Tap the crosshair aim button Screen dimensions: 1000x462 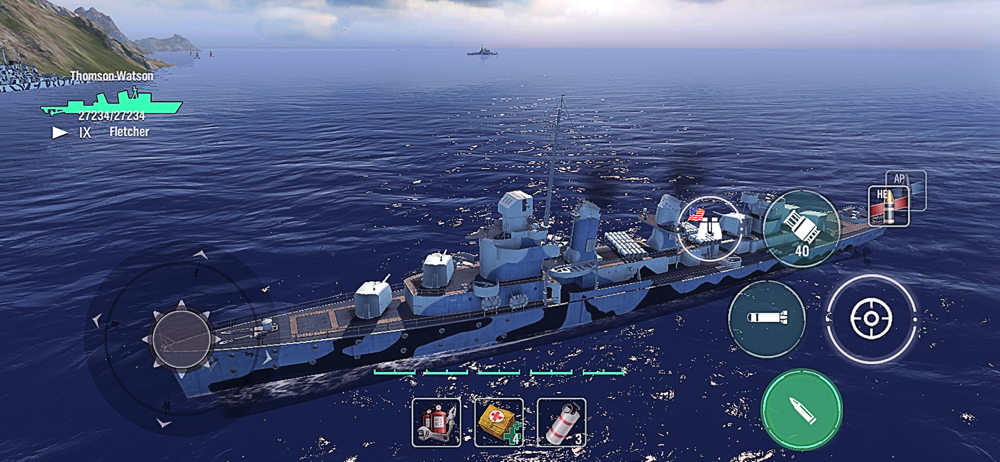click(x=871, y=319)
